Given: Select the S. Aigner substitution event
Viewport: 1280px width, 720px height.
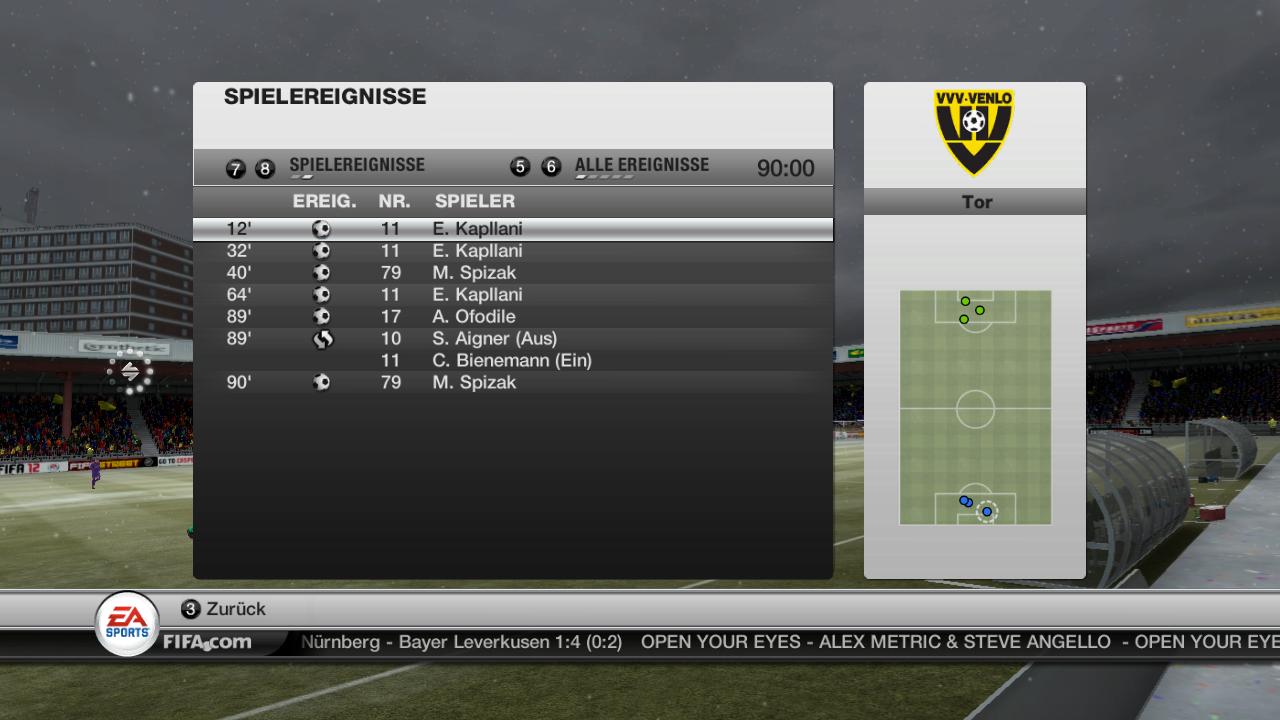Looking at the screenshot, I should pyautogui.click(x=512, y=339).
